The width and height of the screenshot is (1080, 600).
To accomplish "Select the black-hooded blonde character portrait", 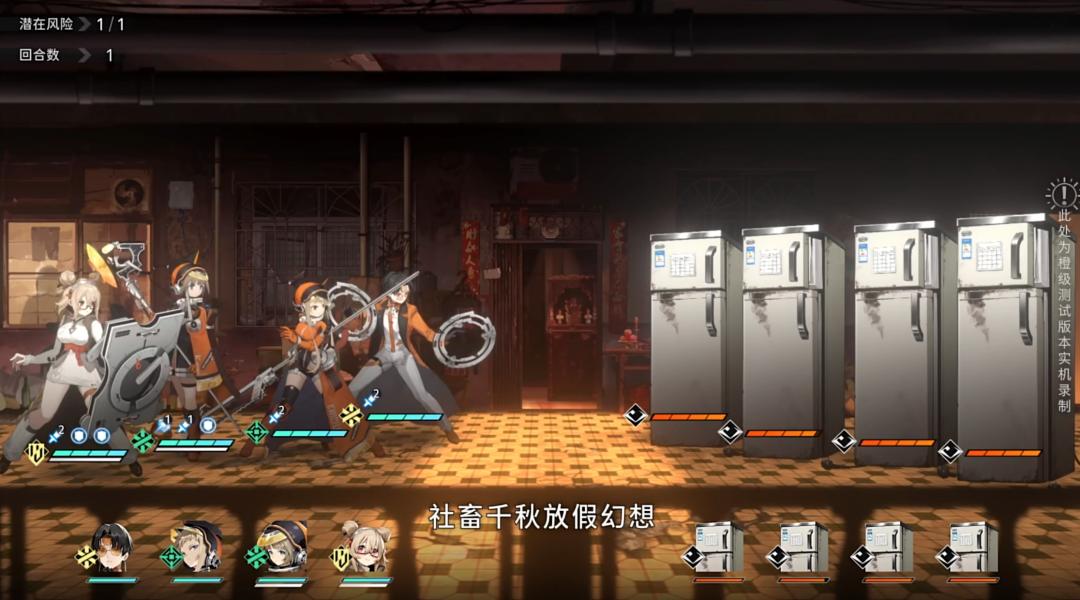I will point(196,548).
